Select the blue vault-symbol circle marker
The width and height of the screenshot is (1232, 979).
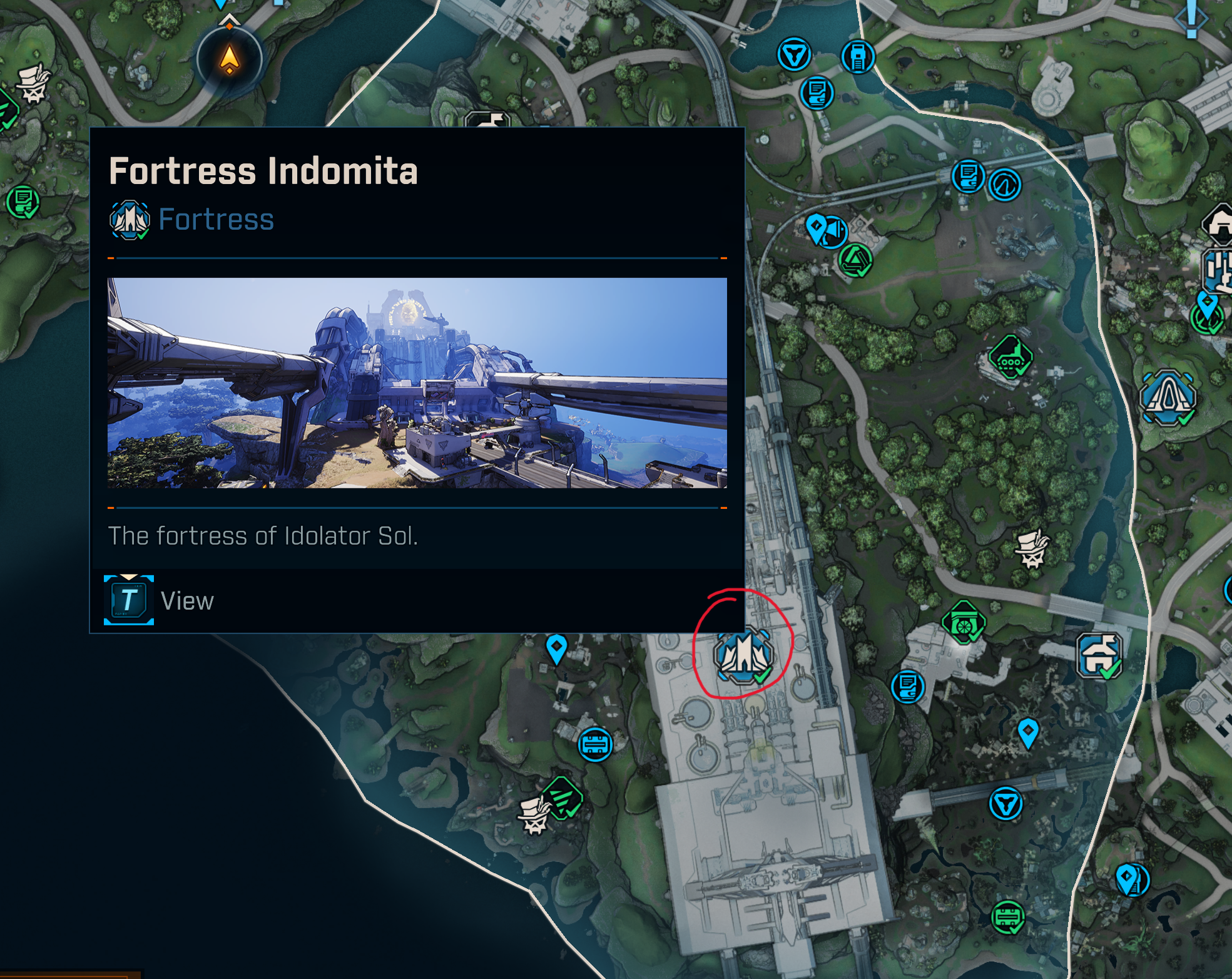(x=794, y=54)
